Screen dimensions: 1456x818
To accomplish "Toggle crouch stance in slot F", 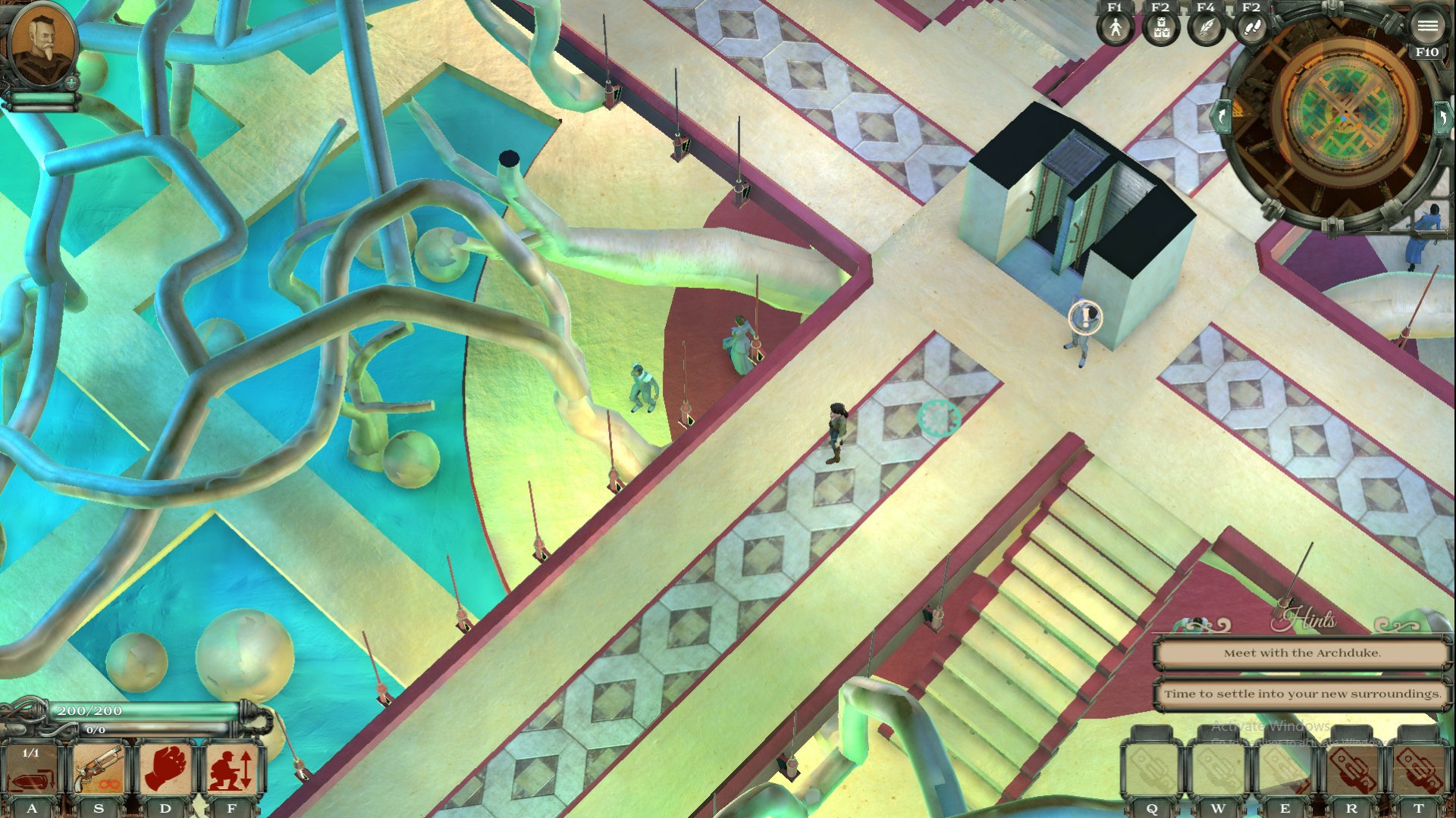I will click(x=231, y=768).
